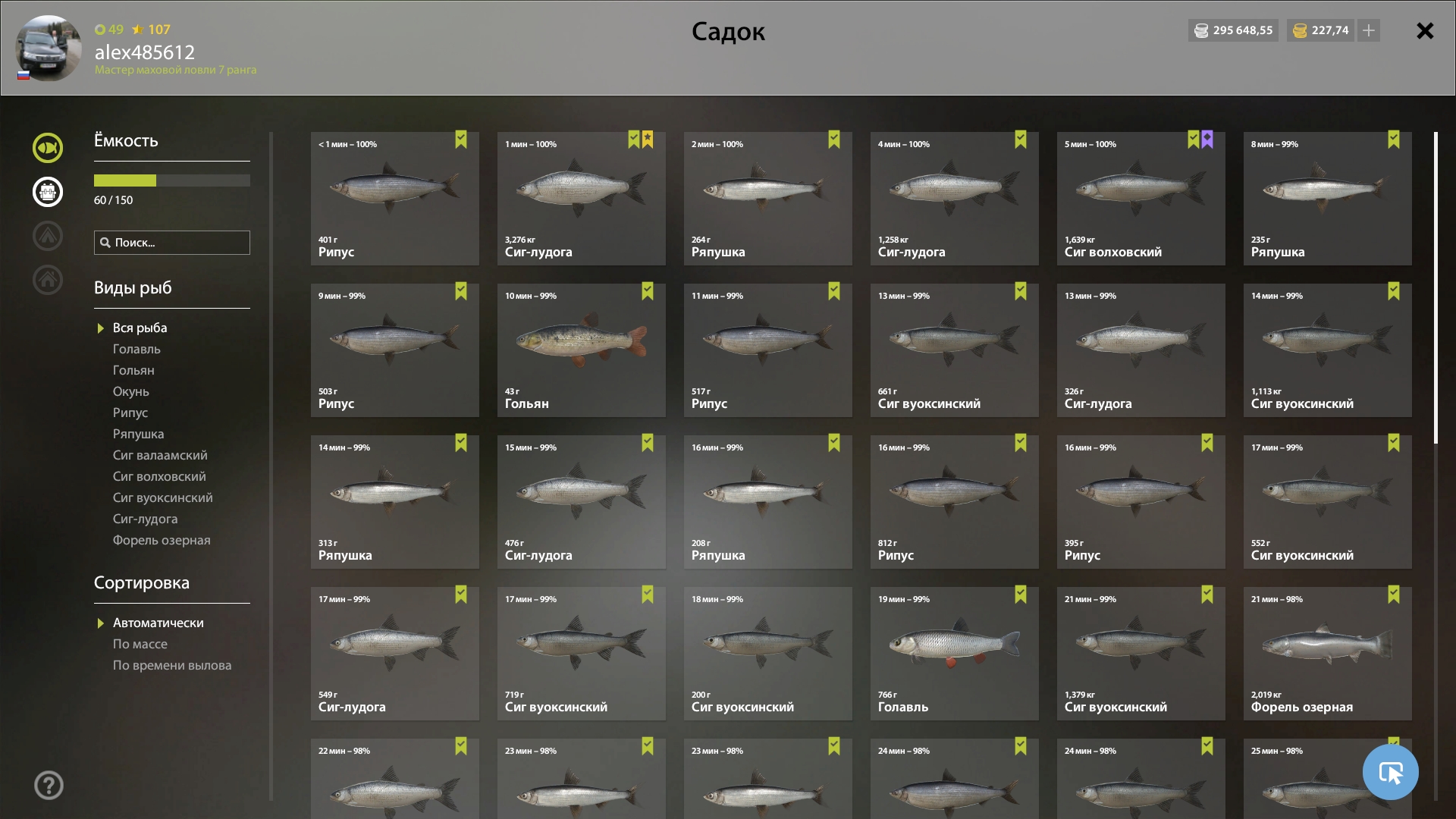Pick the 1,639 кг Сиг волховский card
Screen dimensions: 1456x819
(1141, 199)
